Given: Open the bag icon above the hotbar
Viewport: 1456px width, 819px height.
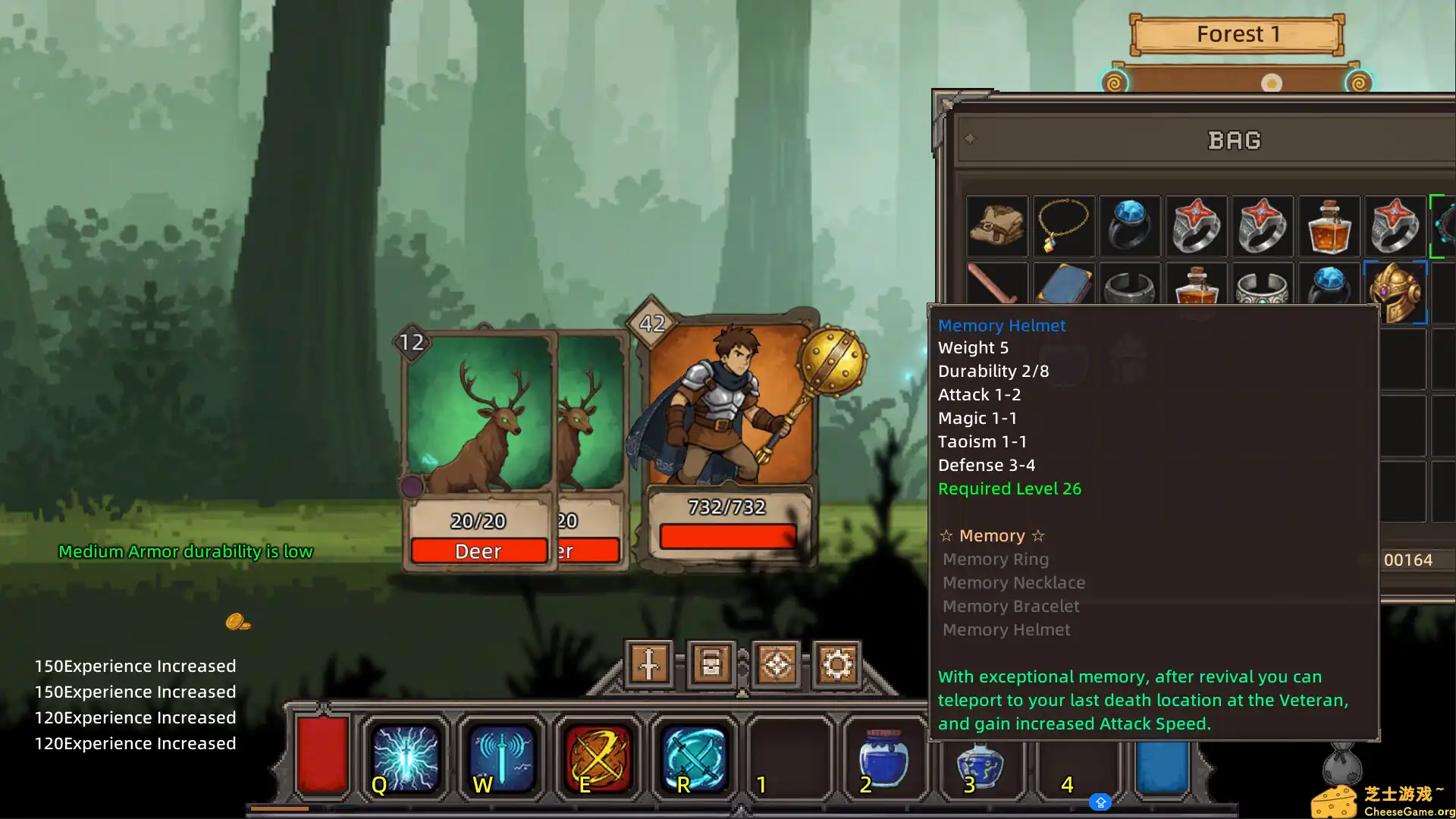Looking at the screenshot, I should tap(711, 663).
